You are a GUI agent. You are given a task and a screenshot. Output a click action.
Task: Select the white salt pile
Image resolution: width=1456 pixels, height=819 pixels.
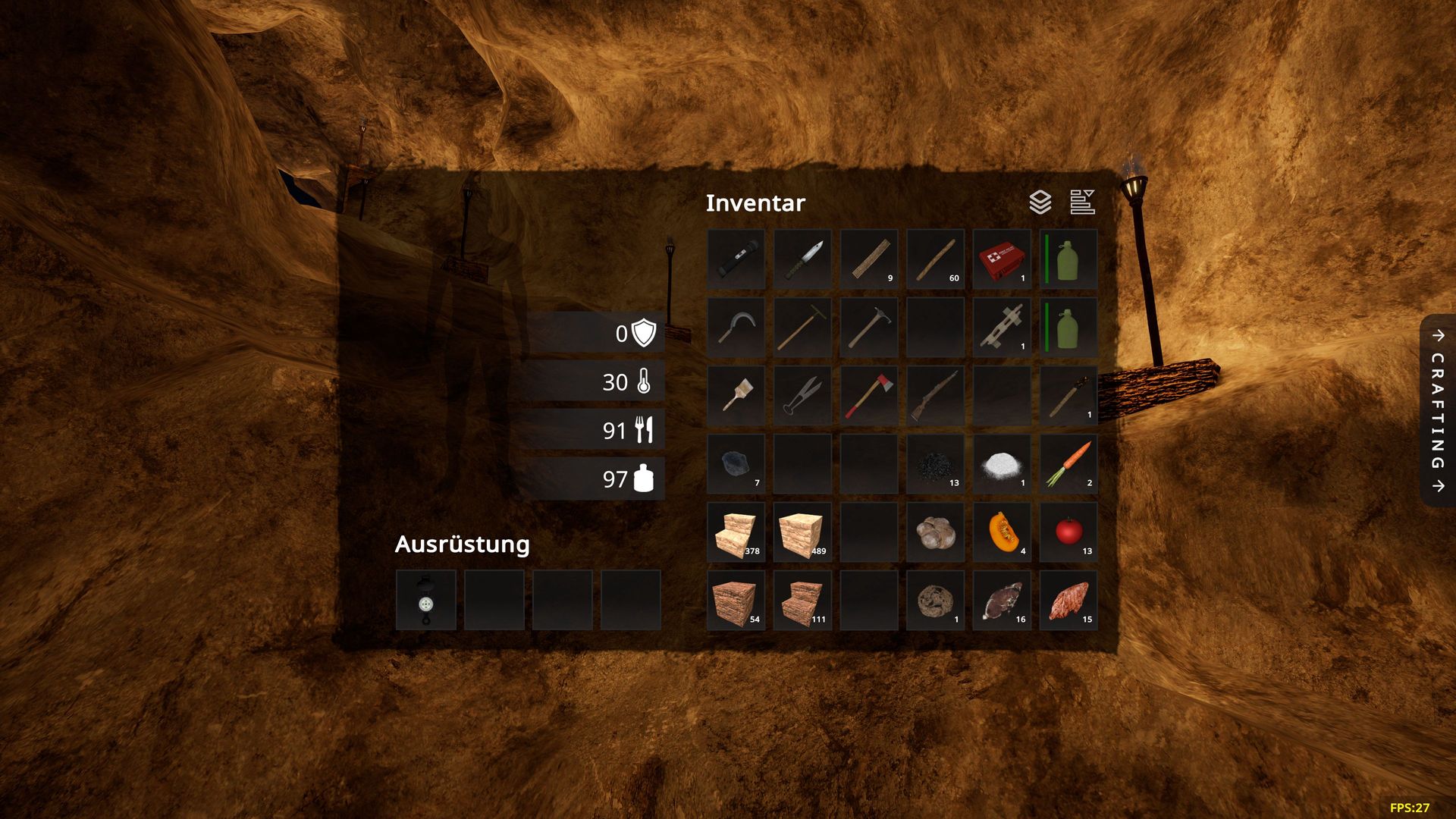pyautogui.click(x=1002, y=464)
